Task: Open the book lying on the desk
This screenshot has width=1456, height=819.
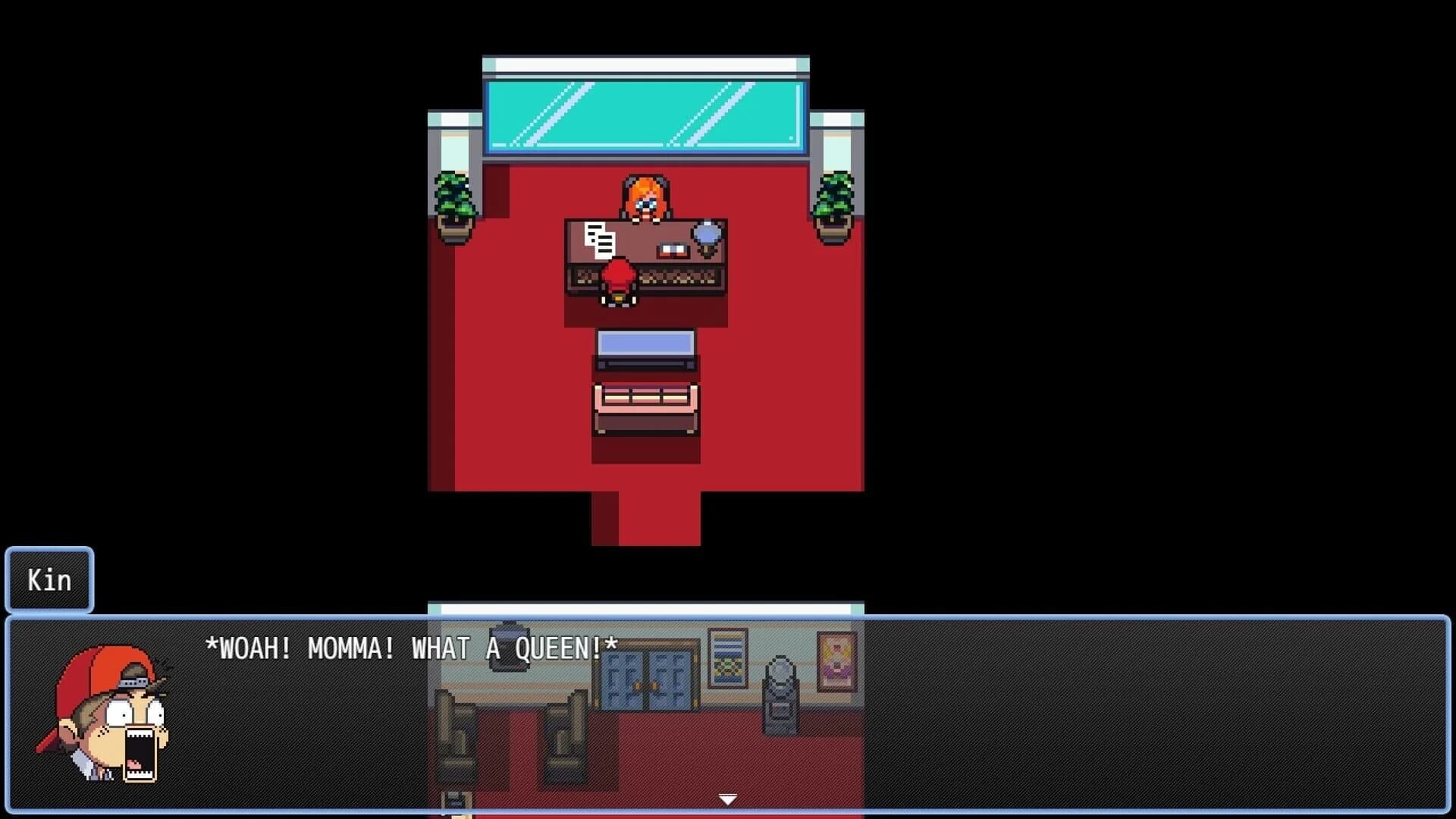Action: point(673,250)
